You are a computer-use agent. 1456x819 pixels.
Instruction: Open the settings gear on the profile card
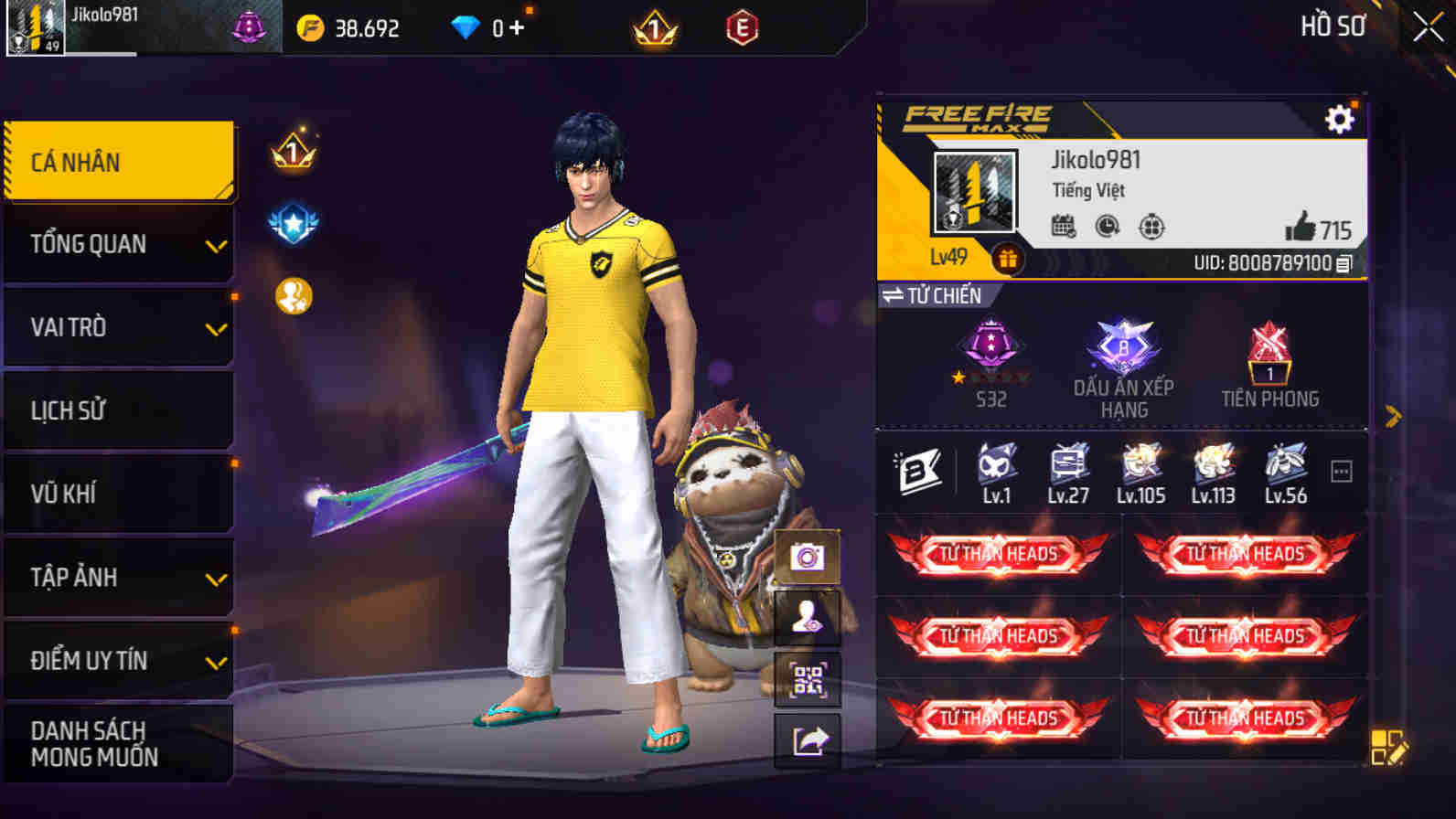pos(1339,118)
